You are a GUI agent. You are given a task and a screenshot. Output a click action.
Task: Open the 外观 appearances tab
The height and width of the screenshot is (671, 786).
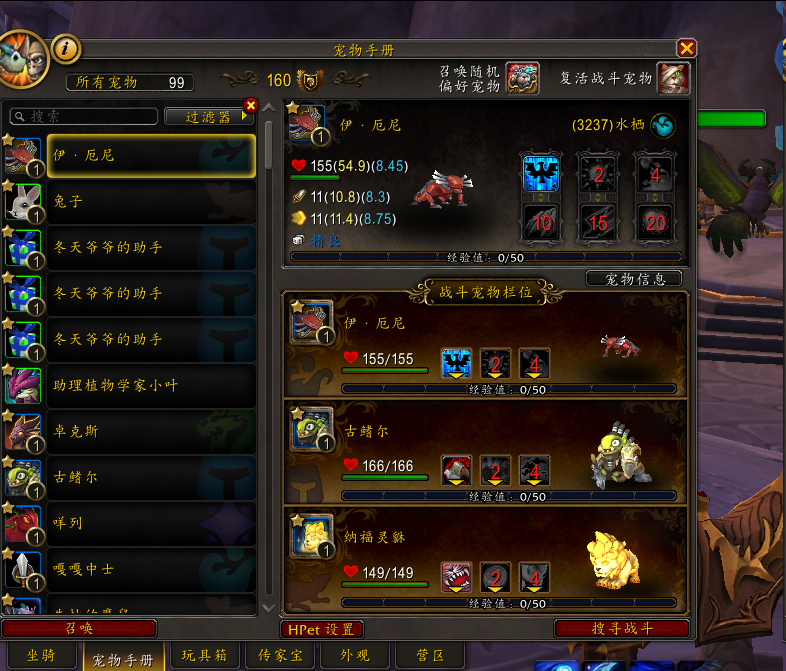(355, 656)
